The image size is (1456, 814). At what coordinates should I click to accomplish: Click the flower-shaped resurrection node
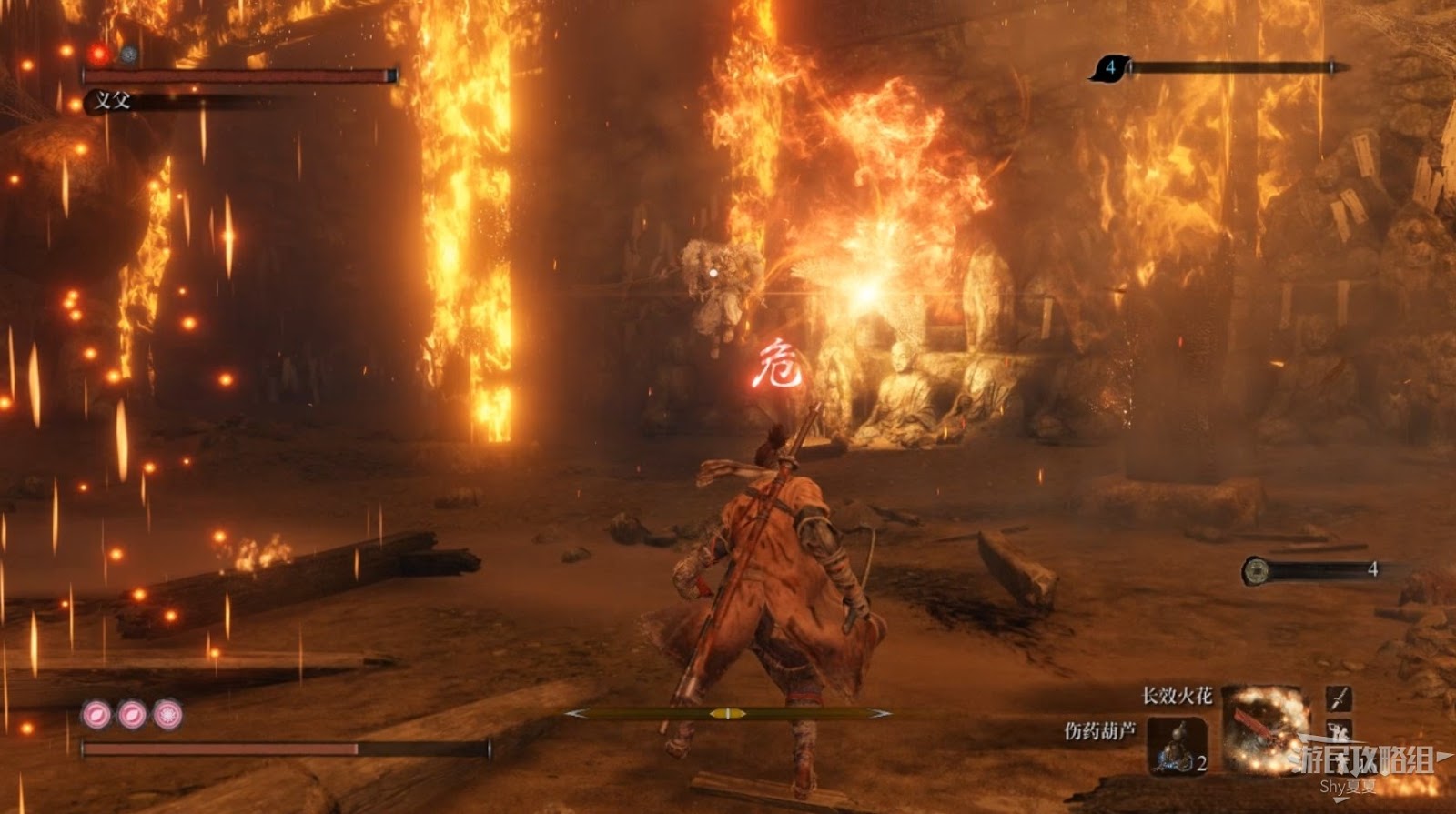[x=167, y=715]
